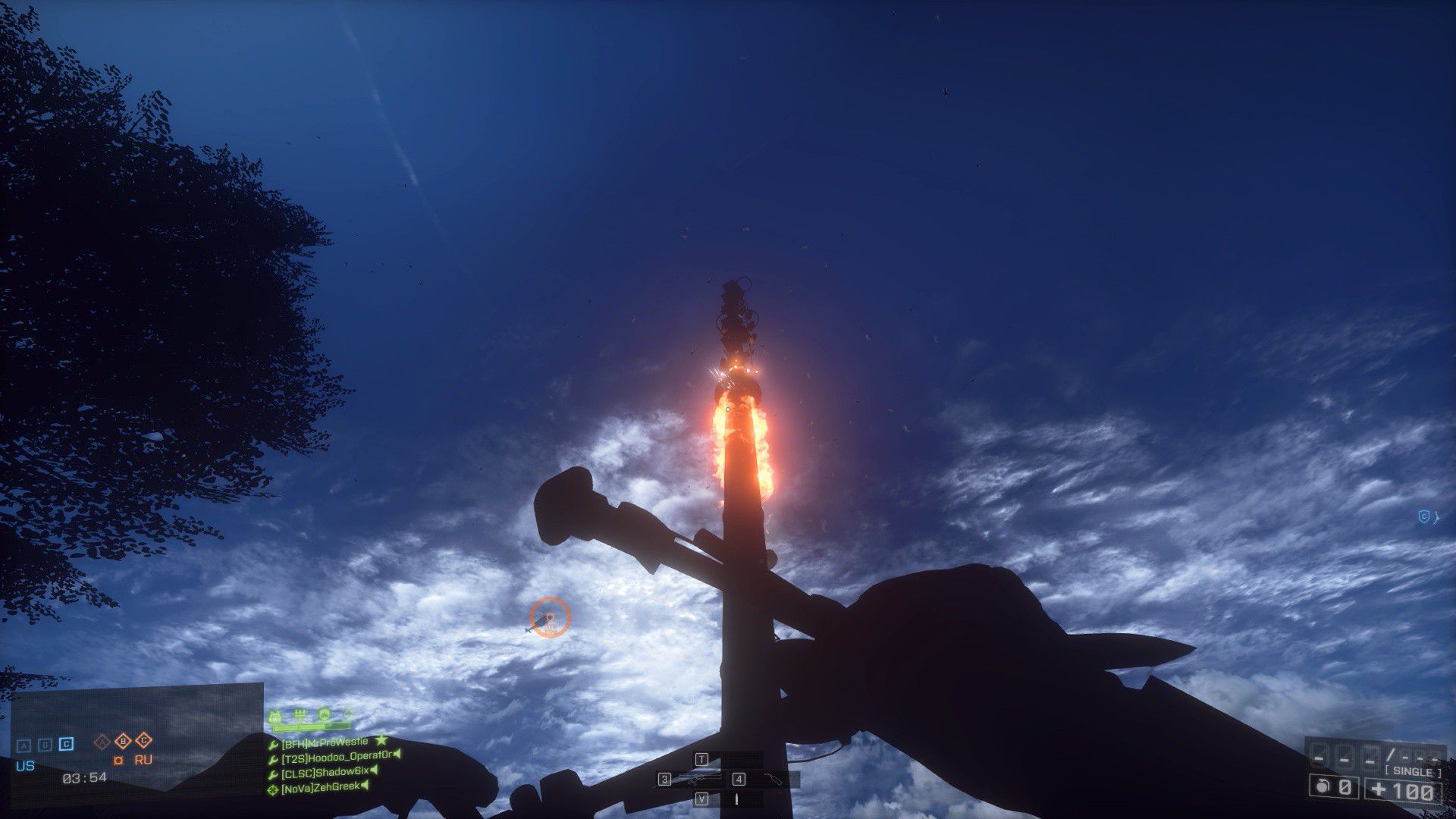Select the rifle weapon slot
Image resolution: width=1456 pixels, height=819 pixels.
click(x=698, y=779)
